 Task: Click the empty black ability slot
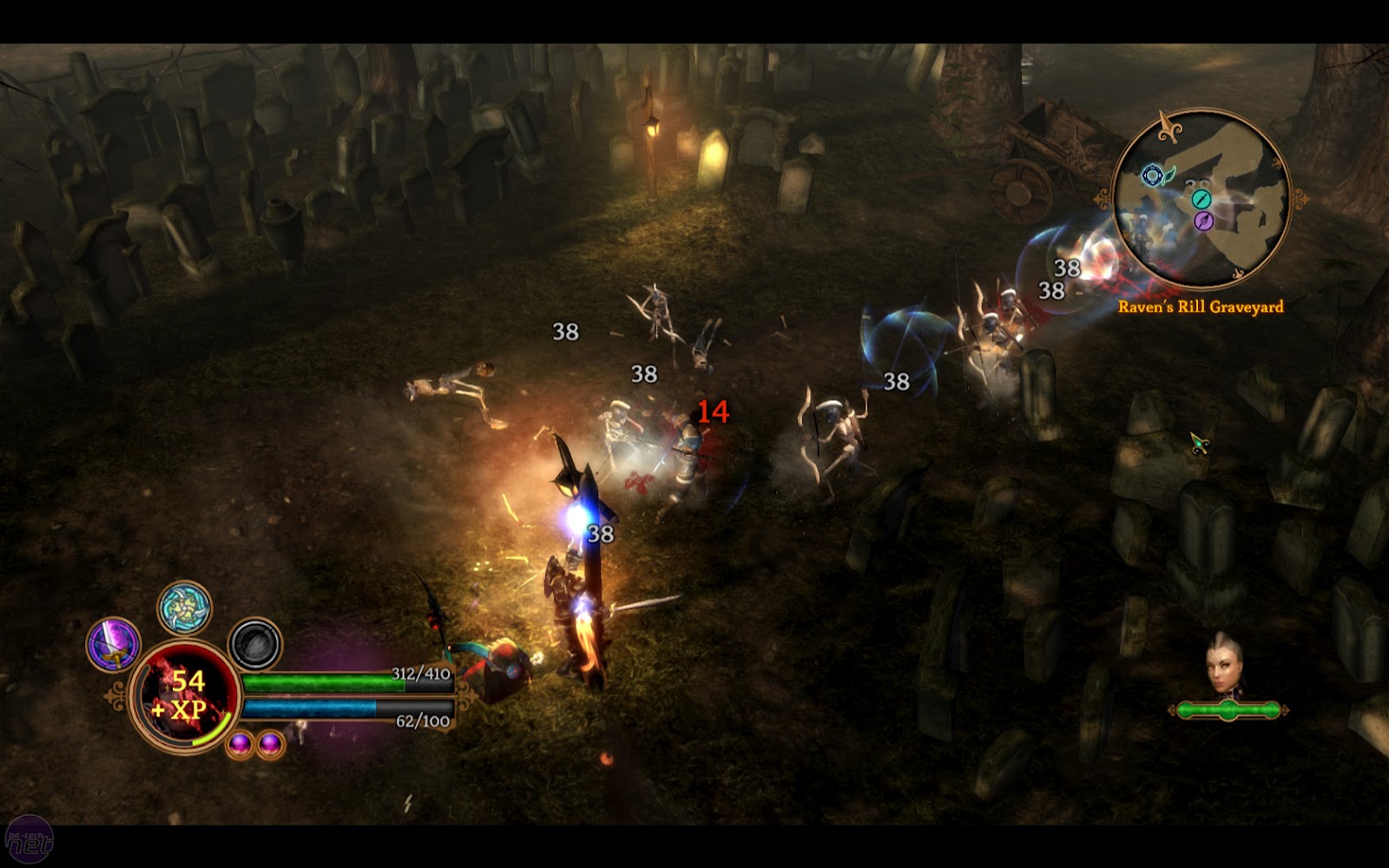click(x=254, y=643)
